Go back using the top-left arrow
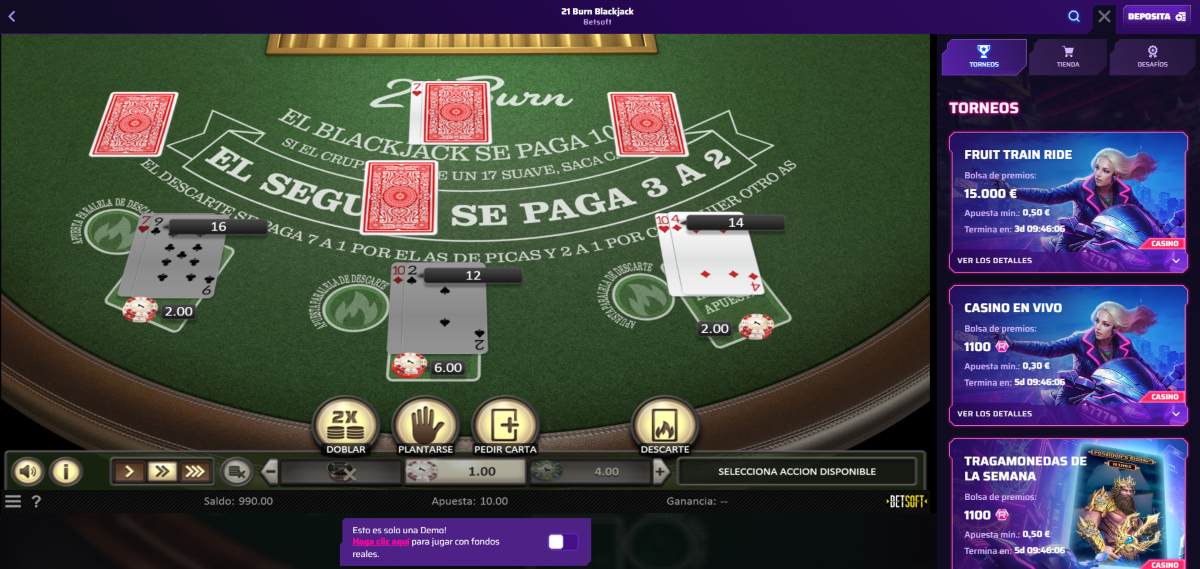The height and width of the screenshot is (569, 1200). pos(12,16)
